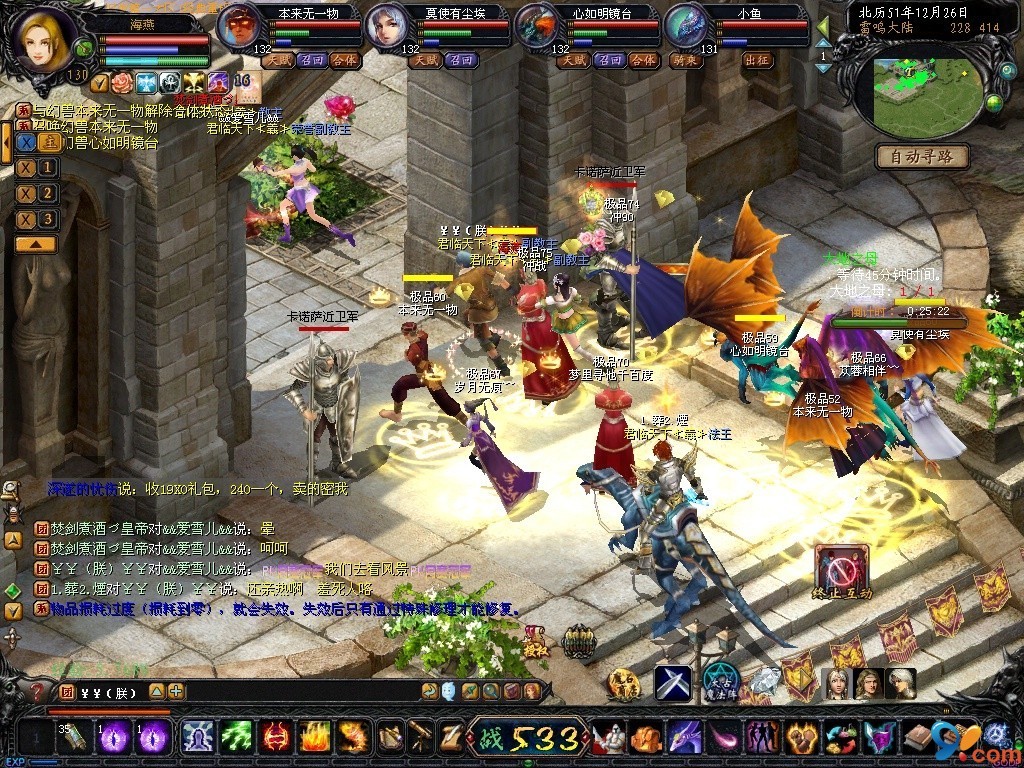Click the up-arrow collapse button below slot 3
Image resolution: width=1024 pixels, height=768 pixels.
[x=35, y=243]
